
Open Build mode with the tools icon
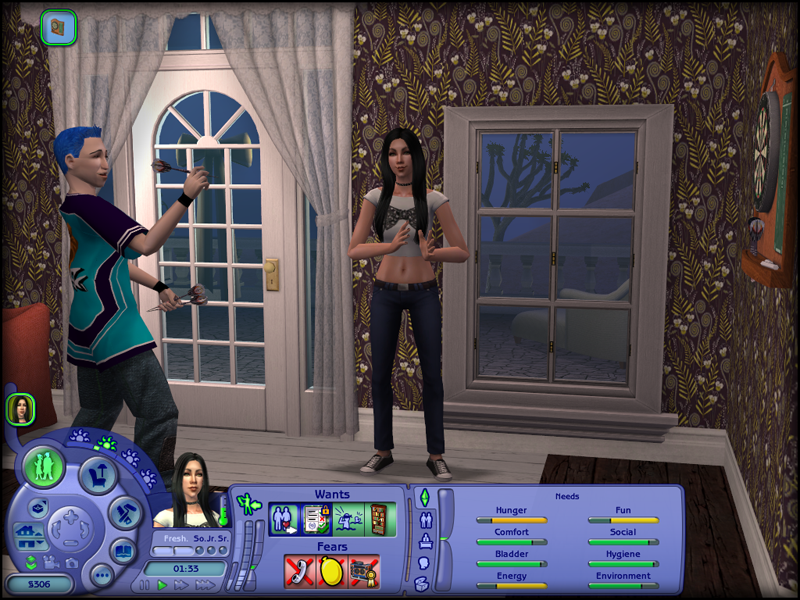pyautogui.click(x=125, y=512)
